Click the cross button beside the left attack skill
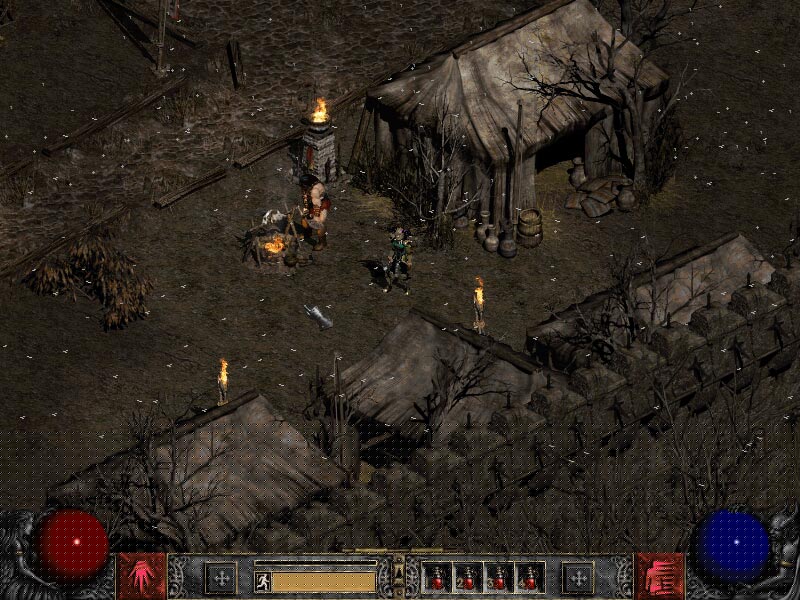The height and width of the screenshot is (600, 800). [220, 577]
